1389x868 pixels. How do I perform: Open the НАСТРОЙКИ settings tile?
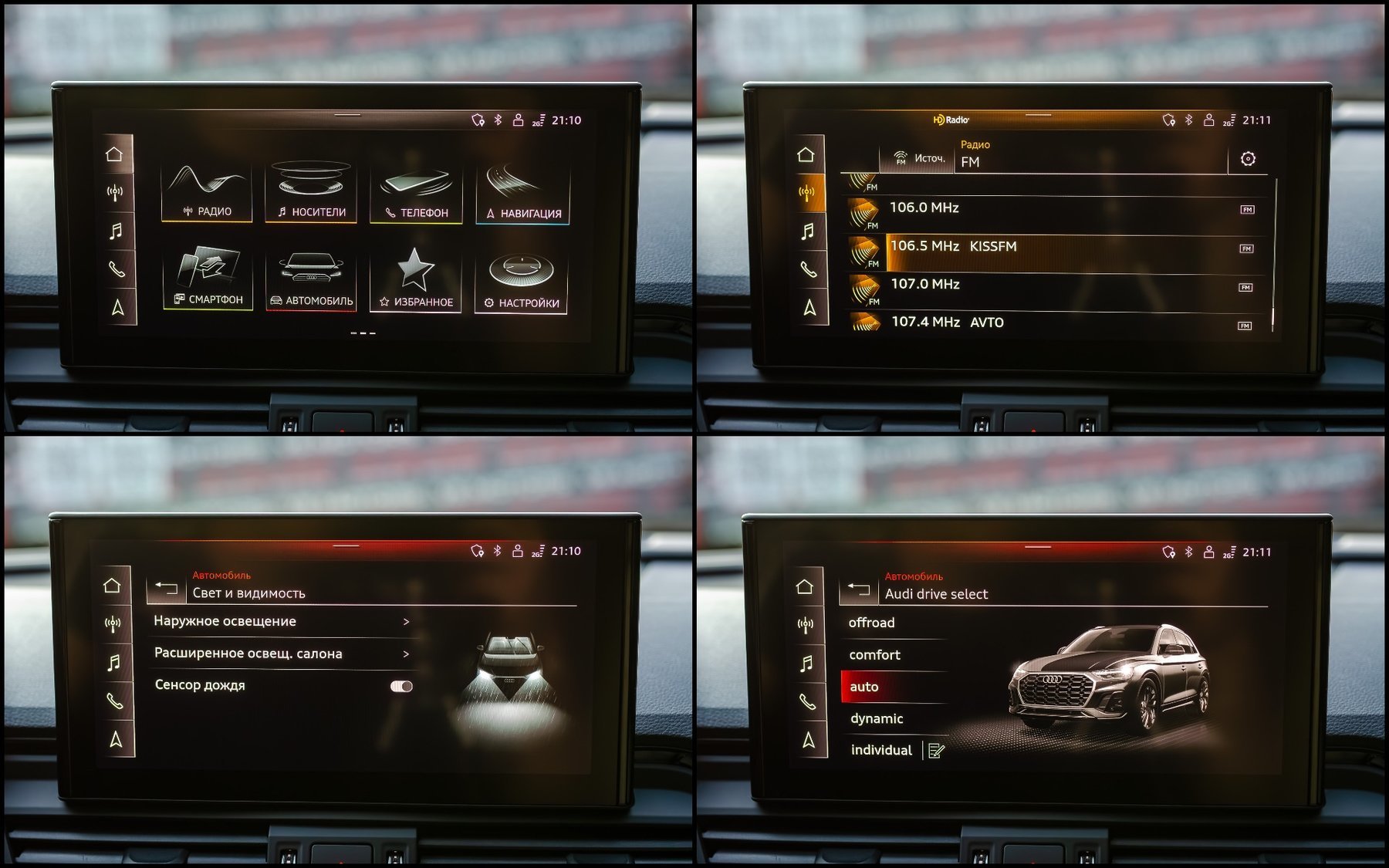point(521,284)
